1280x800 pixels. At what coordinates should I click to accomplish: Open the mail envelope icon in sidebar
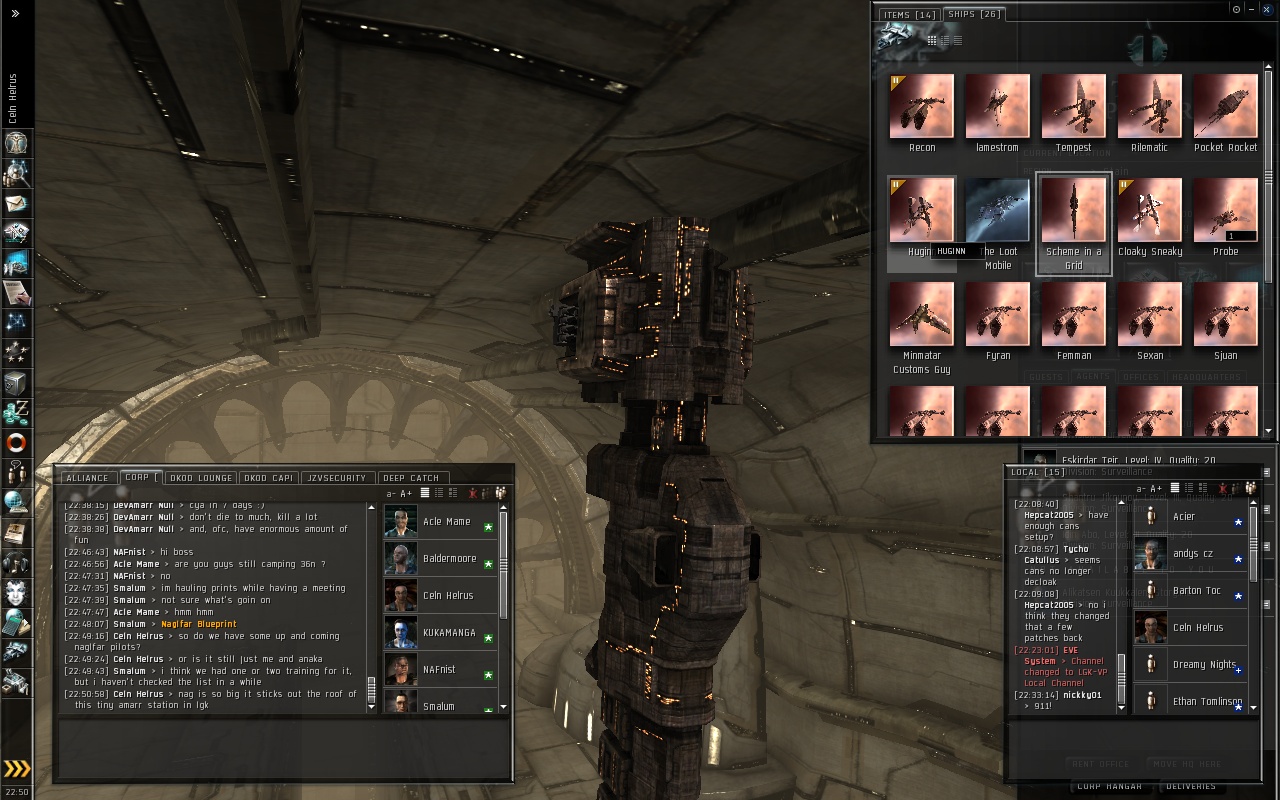pos(16,203)
